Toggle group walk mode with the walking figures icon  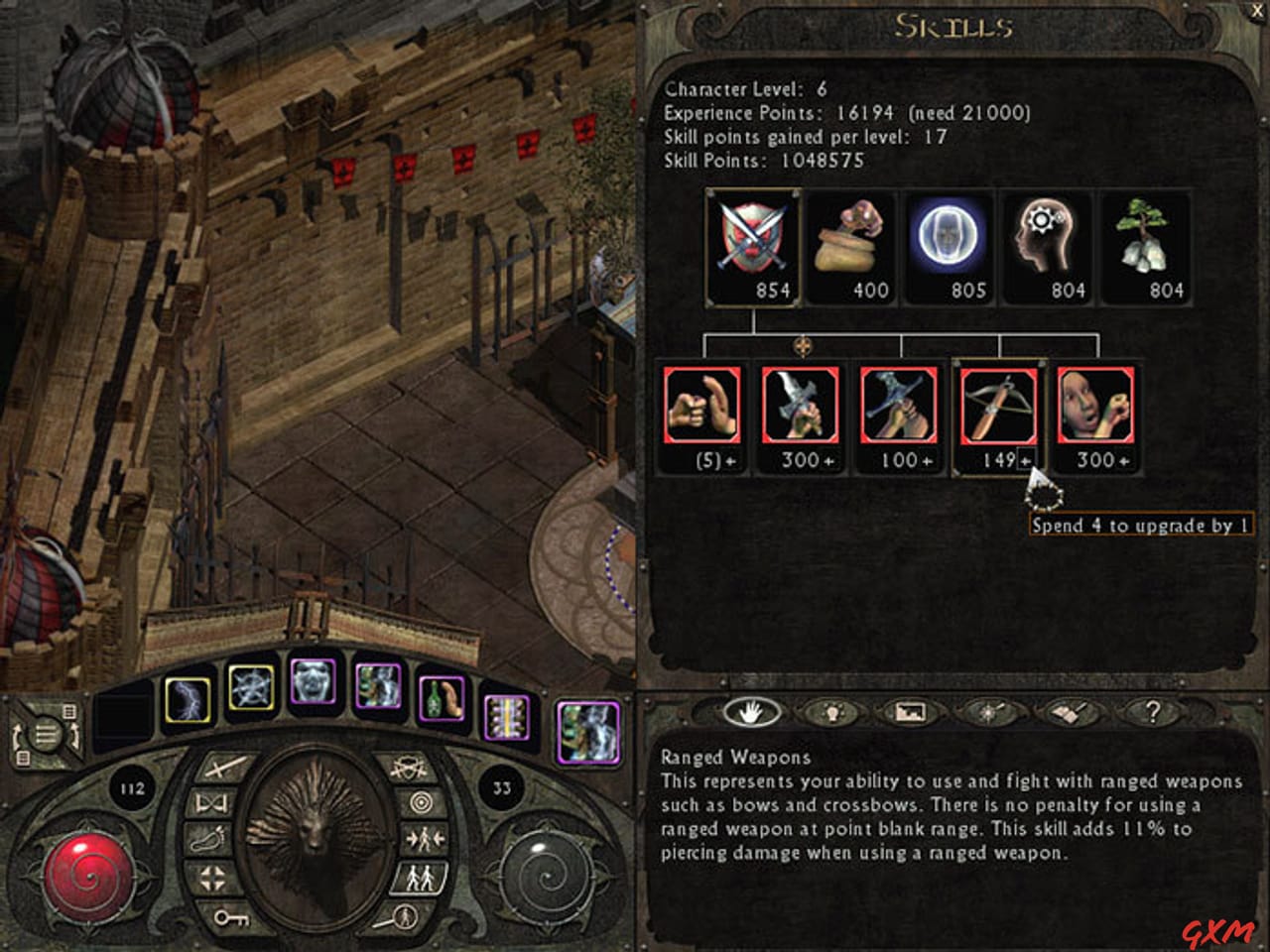point(422,878)
